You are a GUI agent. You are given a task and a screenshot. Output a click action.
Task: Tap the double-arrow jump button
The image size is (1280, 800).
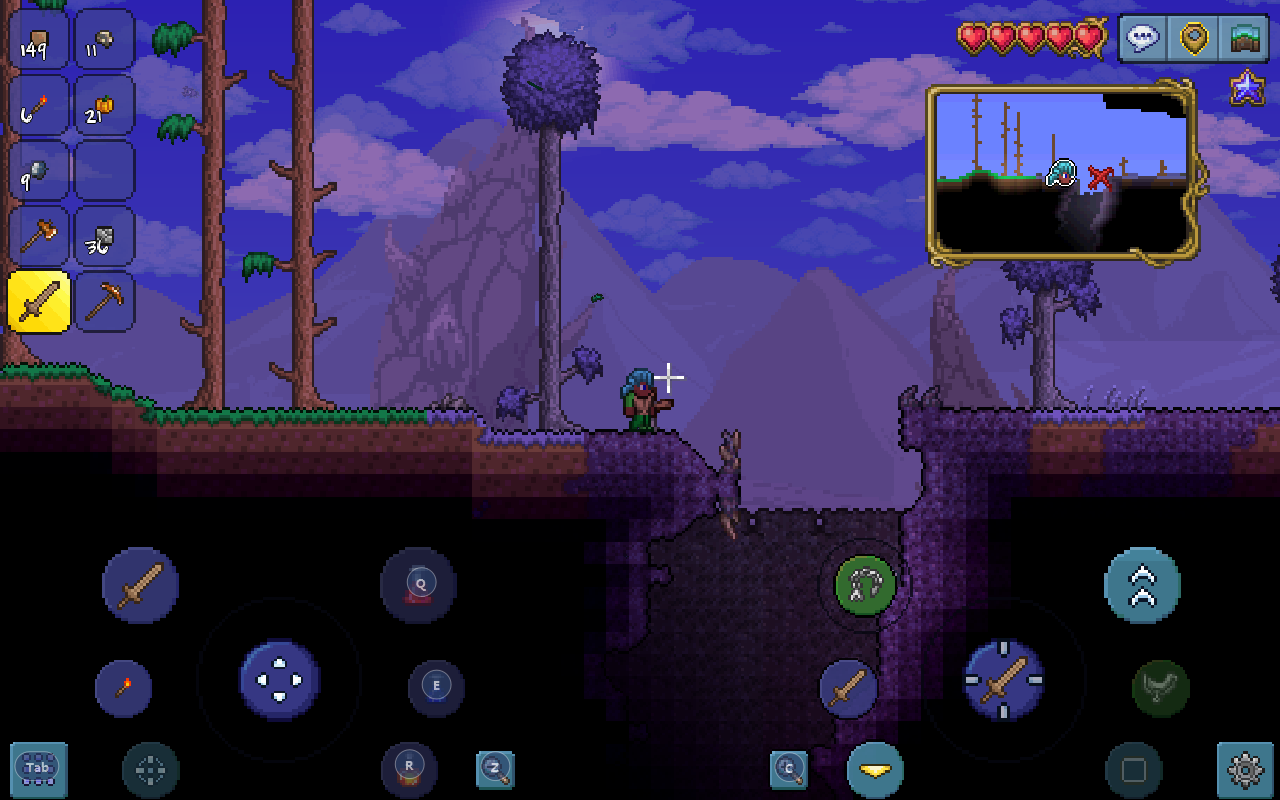pos(1142,585)
